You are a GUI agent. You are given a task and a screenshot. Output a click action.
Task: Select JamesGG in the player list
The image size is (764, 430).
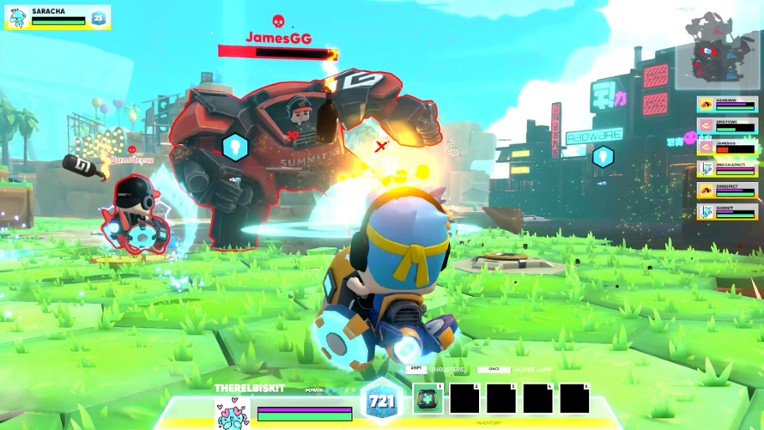tap(727, 147)
